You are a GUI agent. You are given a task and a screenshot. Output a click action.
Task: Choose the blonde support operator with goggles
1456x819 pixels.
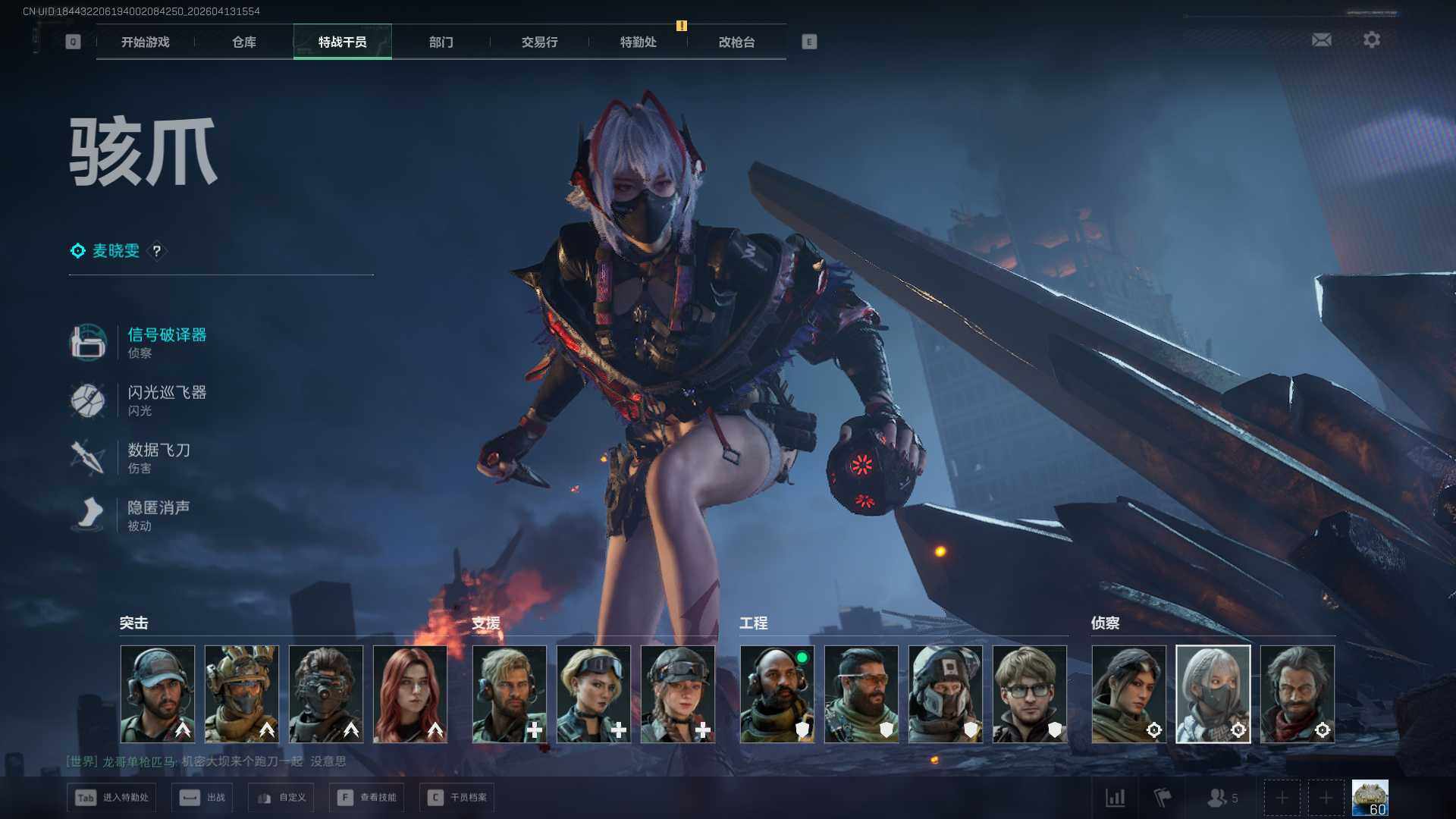pos(594,694)
